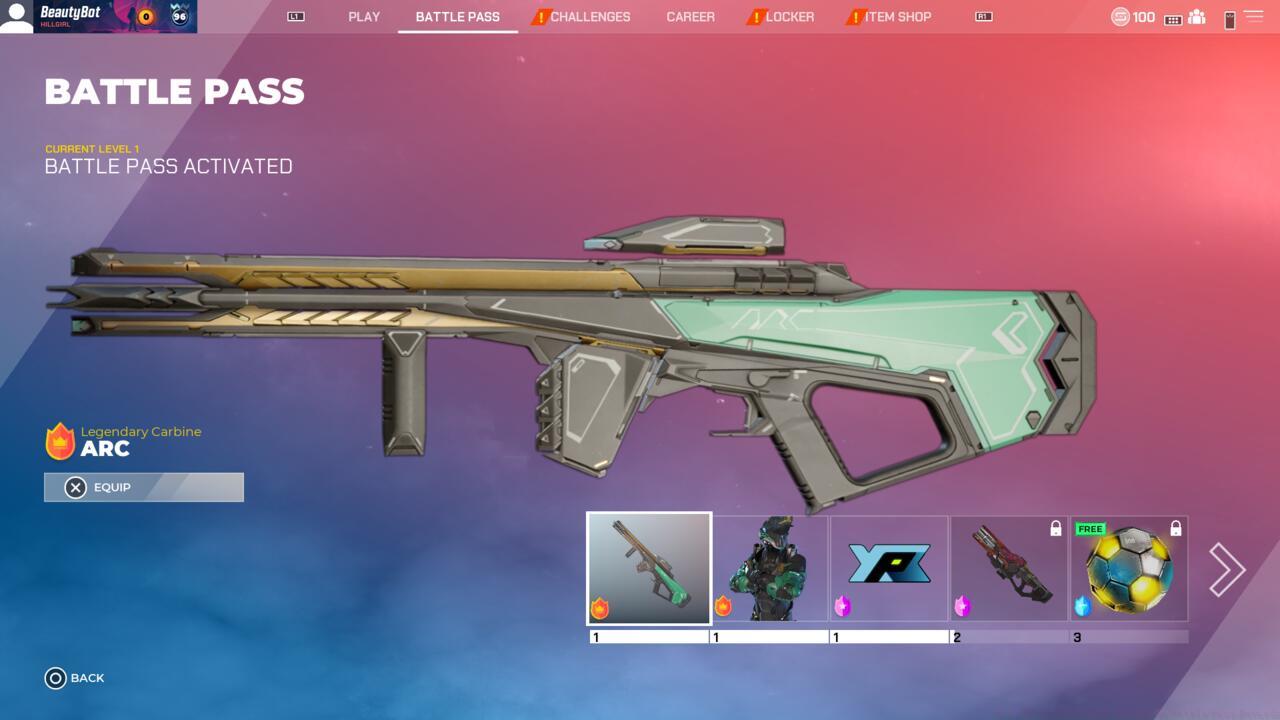Screen dimensions: 1280x720
Task: Switch to the Item Shop tab
Action: (897, 17)
